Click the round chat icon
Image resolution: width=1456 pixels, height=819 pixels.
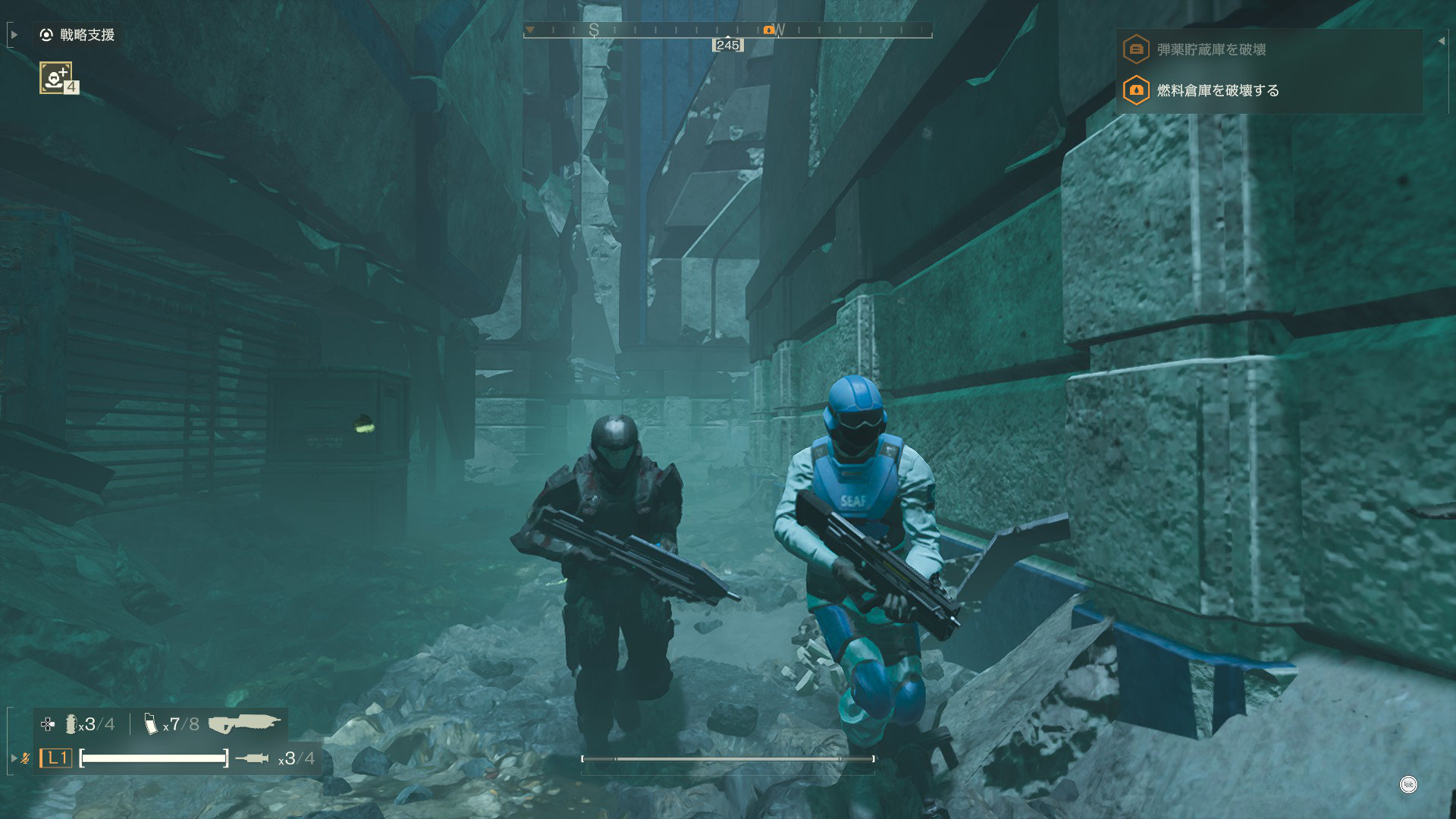click(x=1407, y=785)
